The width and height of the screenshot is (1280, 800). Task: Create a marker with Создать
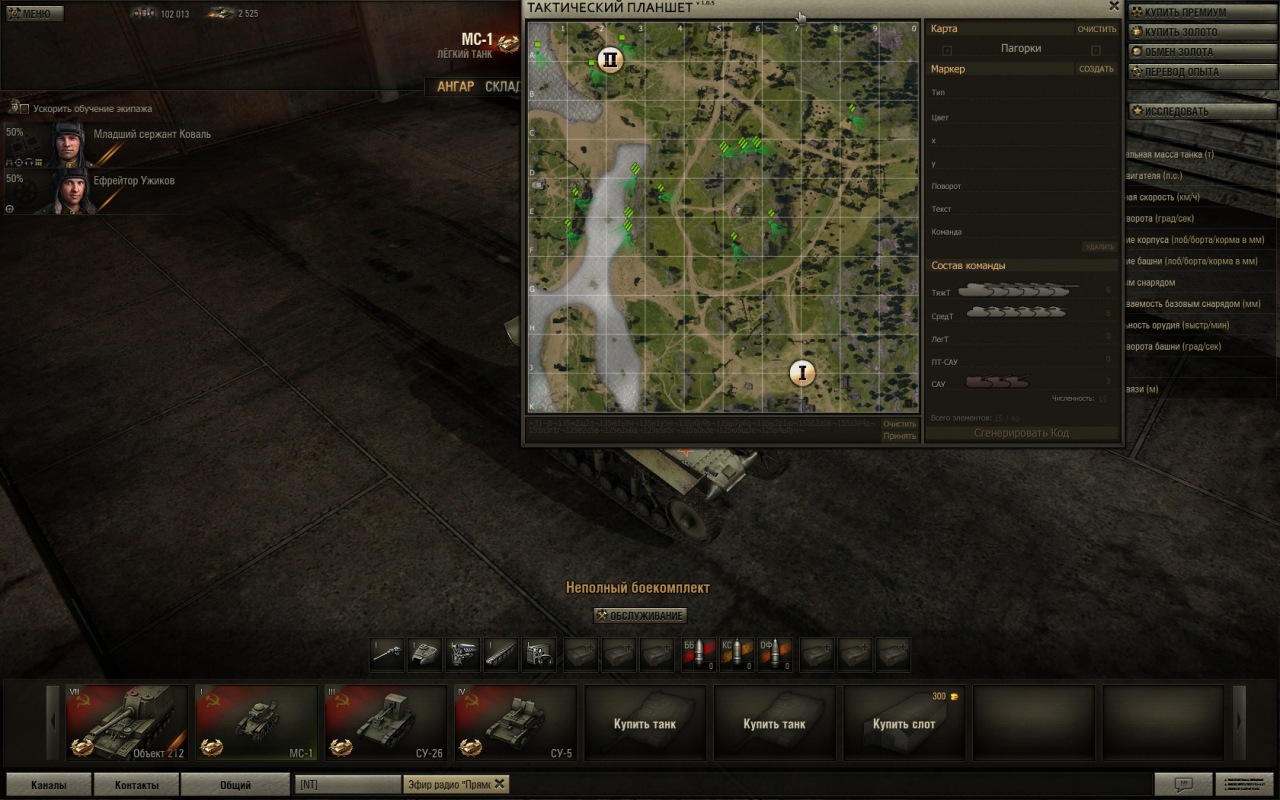tap(1096, 69)
